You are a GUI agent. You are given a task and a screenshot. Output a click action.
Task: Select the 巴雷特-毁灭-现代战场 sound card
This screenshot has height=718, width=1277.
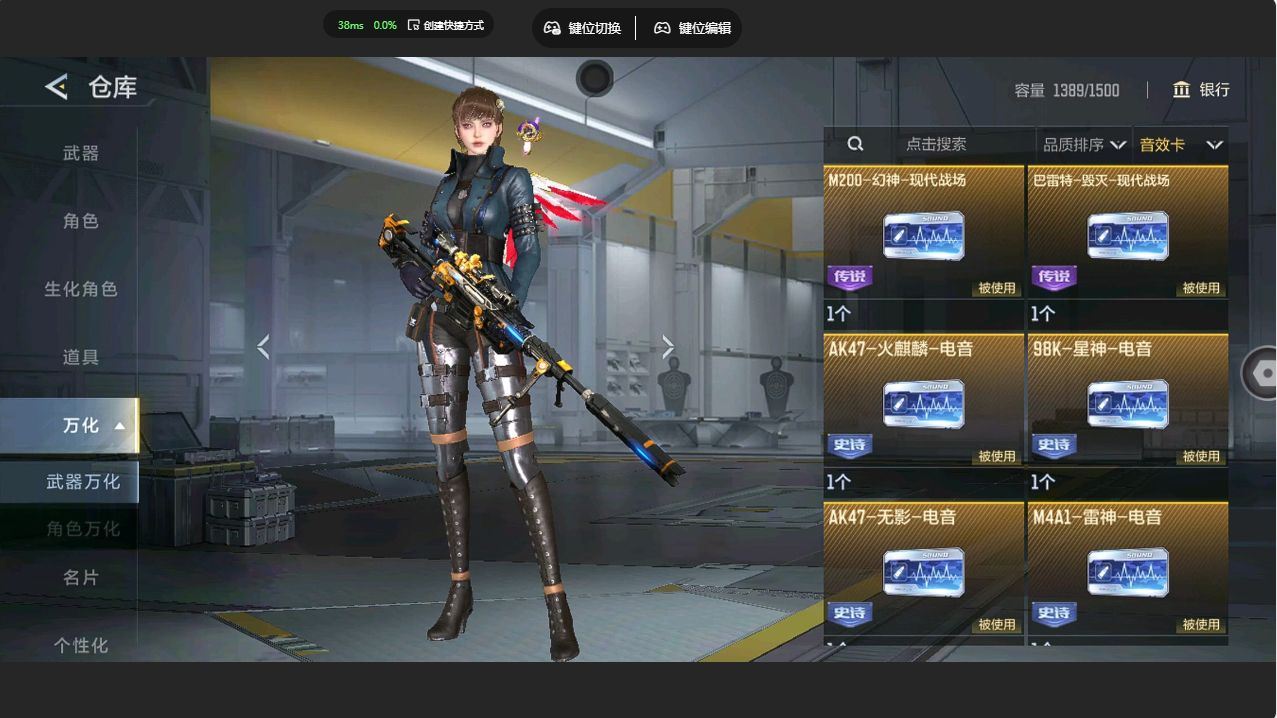[1127, 236]
